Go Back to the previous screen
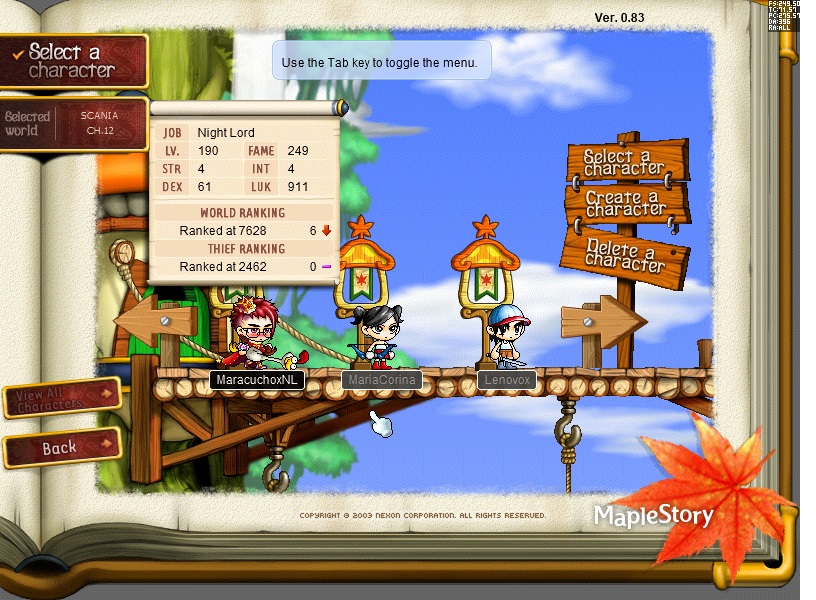The height and width of the screenshot is (600, 816). tap(62, 448)
